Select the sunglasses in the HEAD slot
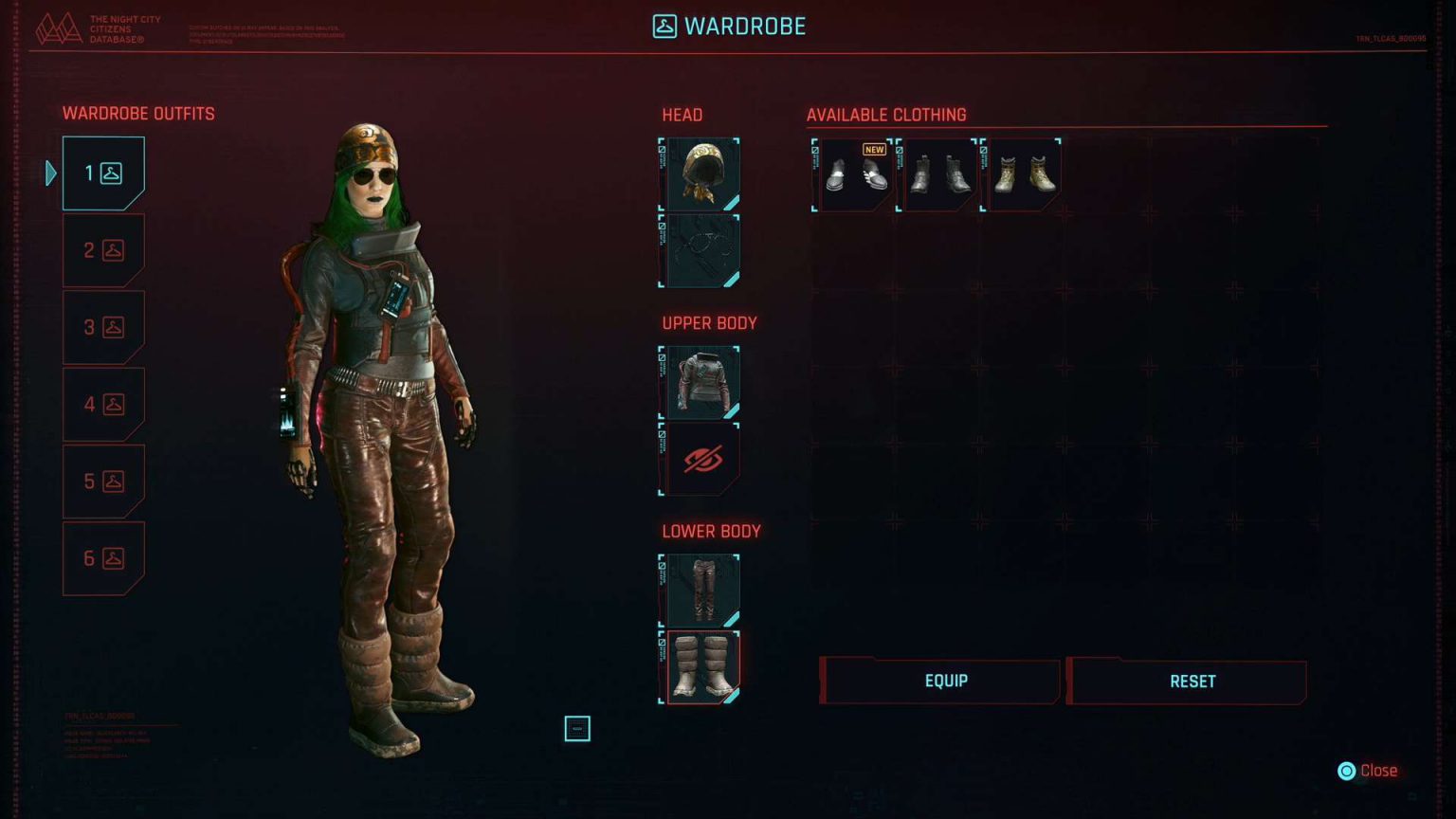Viewport: 1456px width, 819px height. (x=702, y=250)
